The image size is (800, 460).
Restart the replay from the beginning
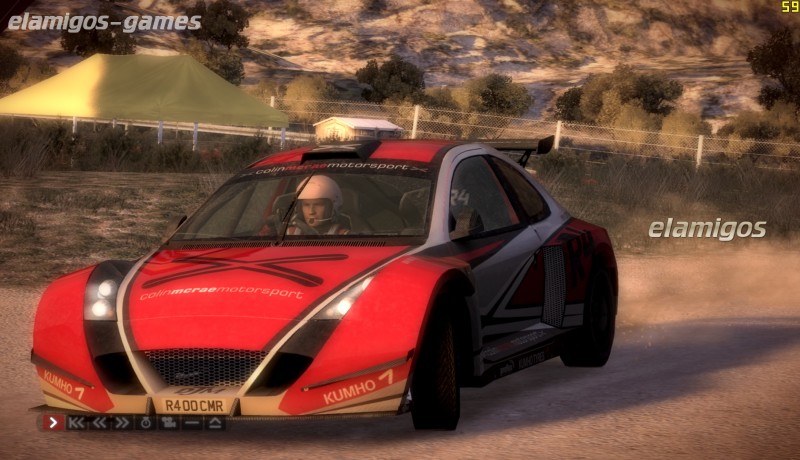pos(77,423)
